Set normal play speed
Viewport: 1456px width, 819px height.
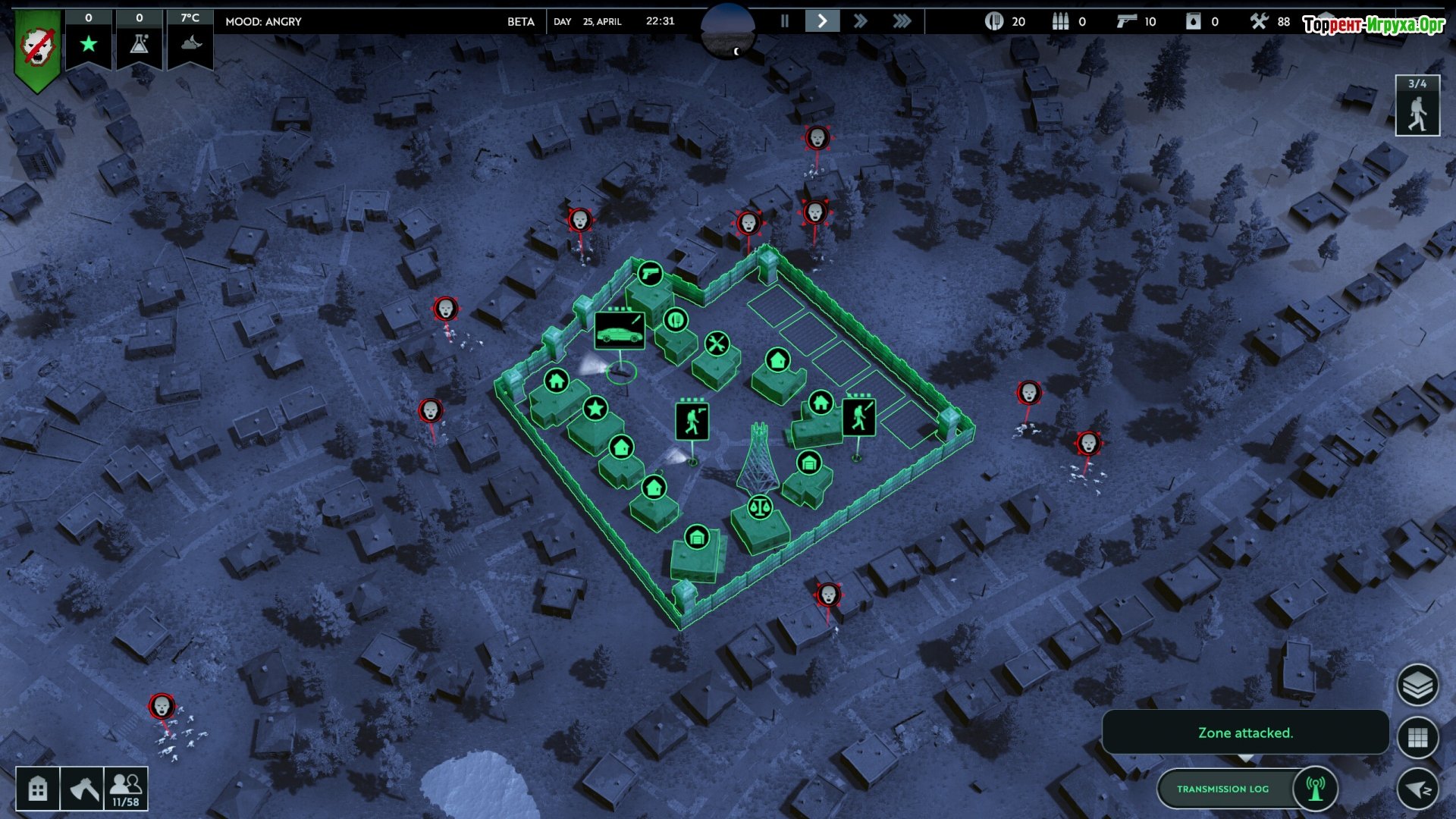[x=822, y=21]
